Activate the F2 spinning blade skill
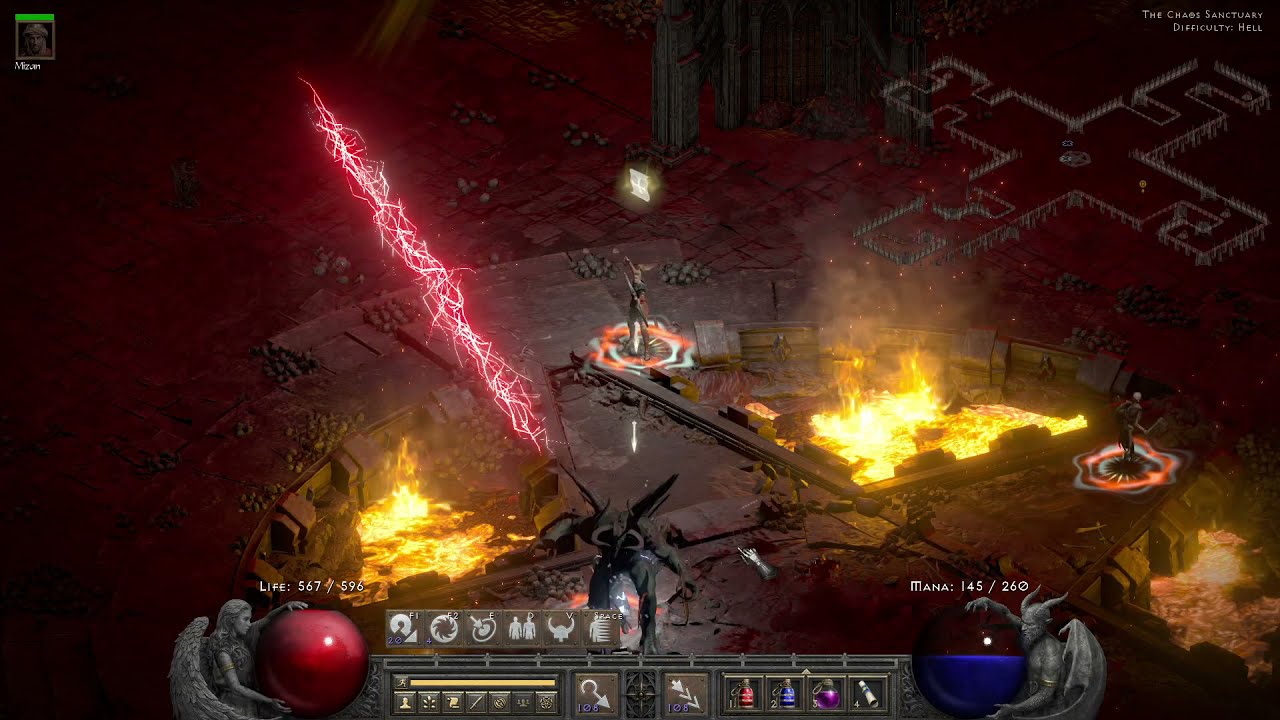The height and width of the screenshot is (720, 1280). click(x=444, y=628)
